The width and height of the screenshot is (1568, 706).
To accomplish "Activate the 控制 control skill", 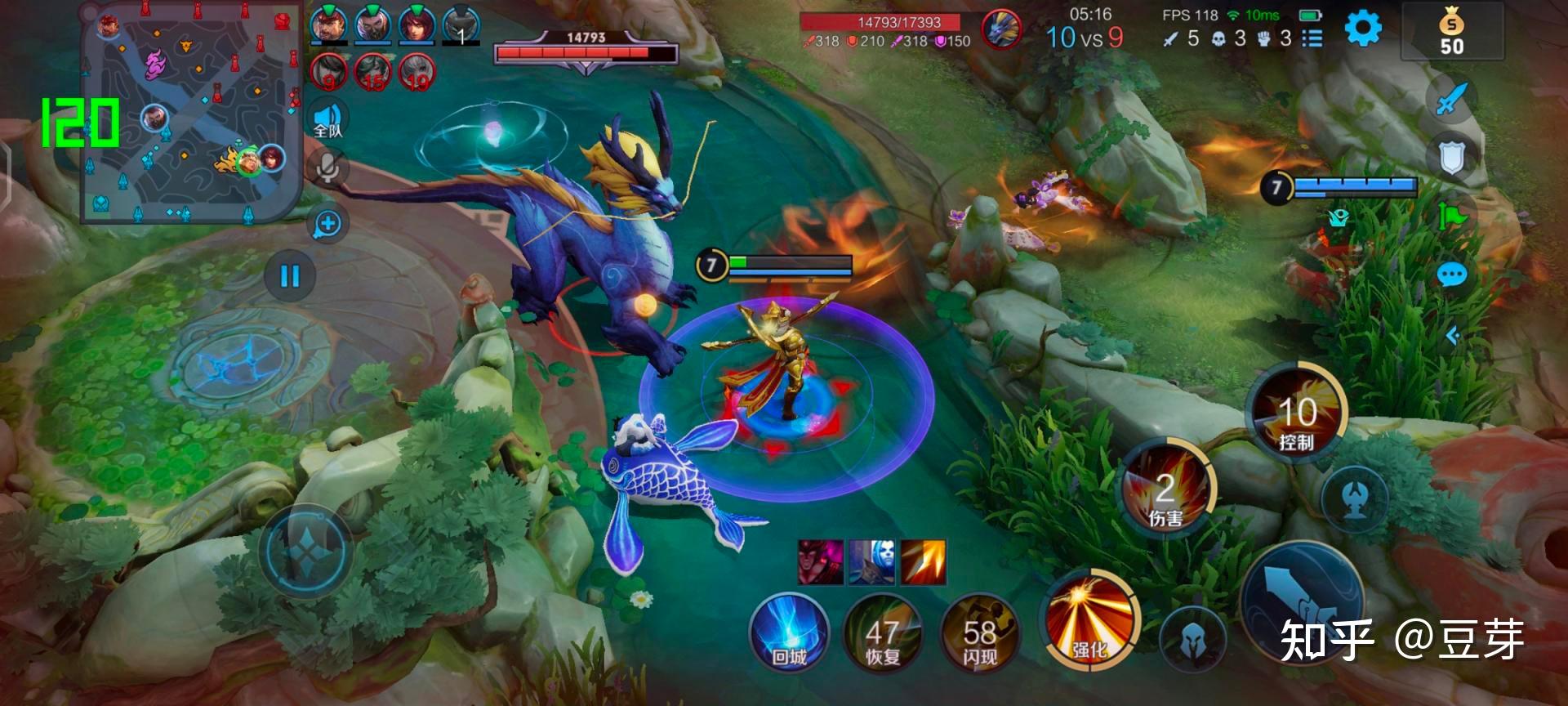I will click(x=1296, y=415).
